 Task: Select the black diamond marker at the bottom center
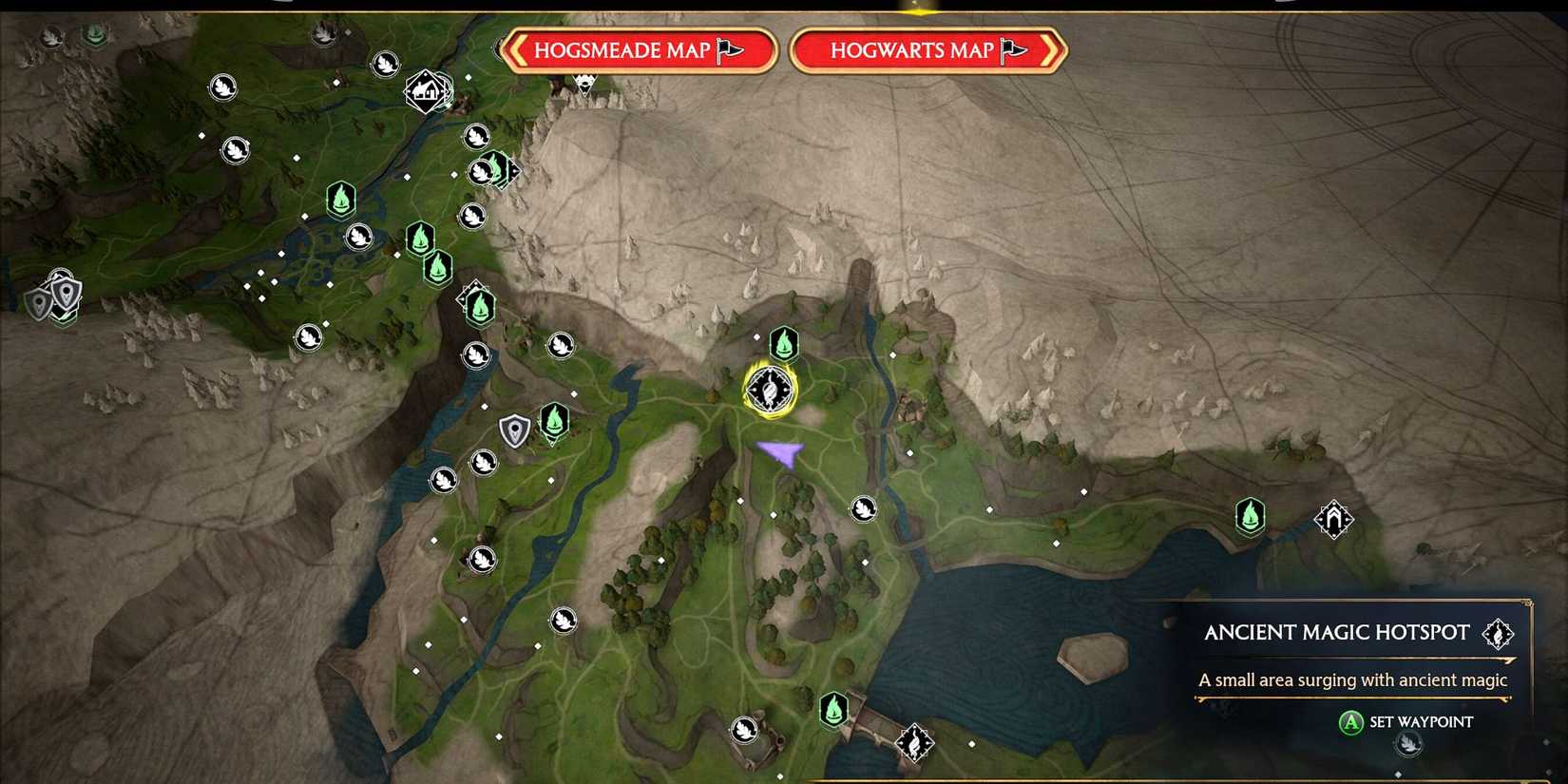tap(912, 745)
